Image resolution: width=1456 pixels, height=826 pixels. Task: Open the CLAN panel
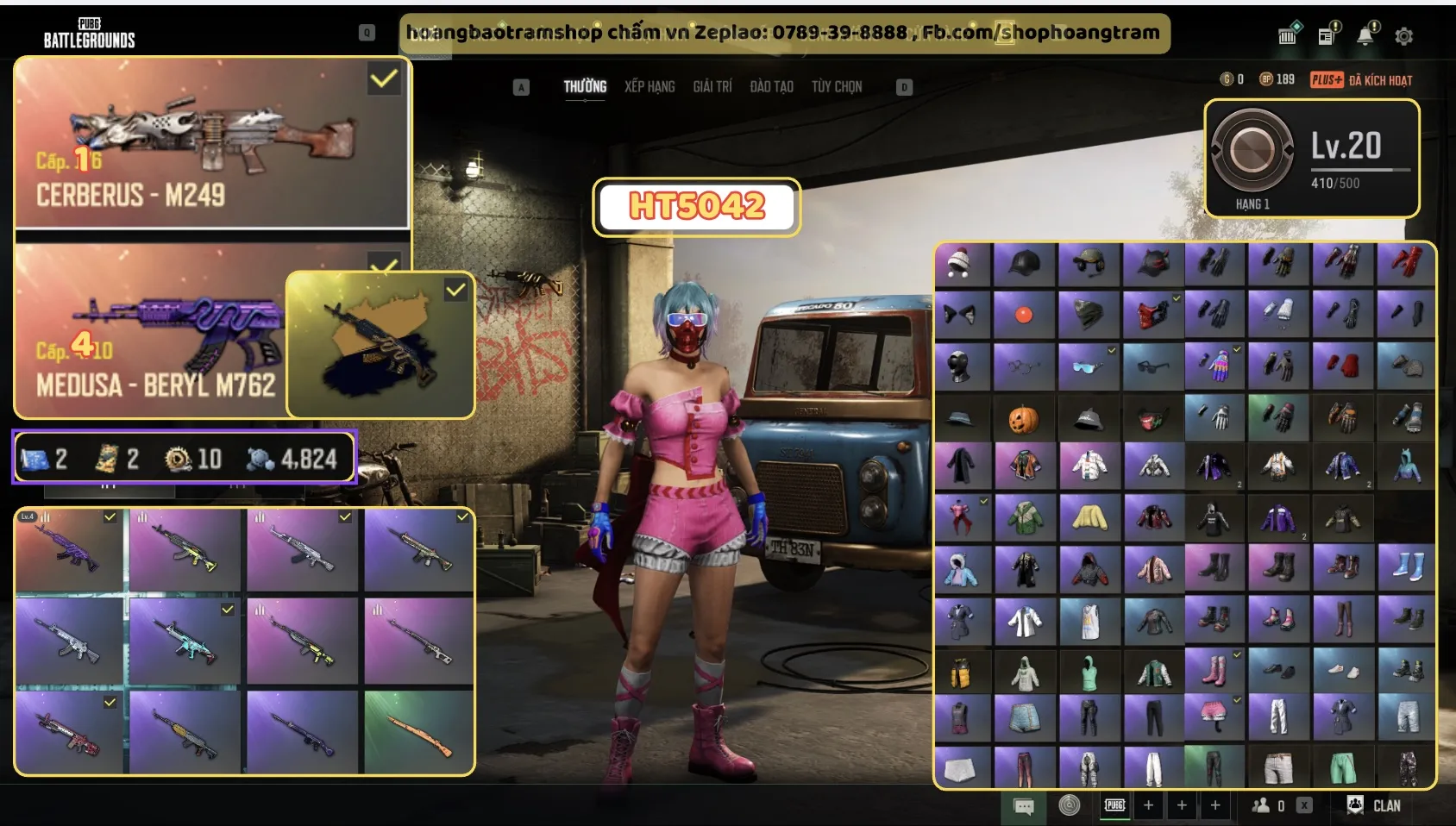pos(1375,805)
